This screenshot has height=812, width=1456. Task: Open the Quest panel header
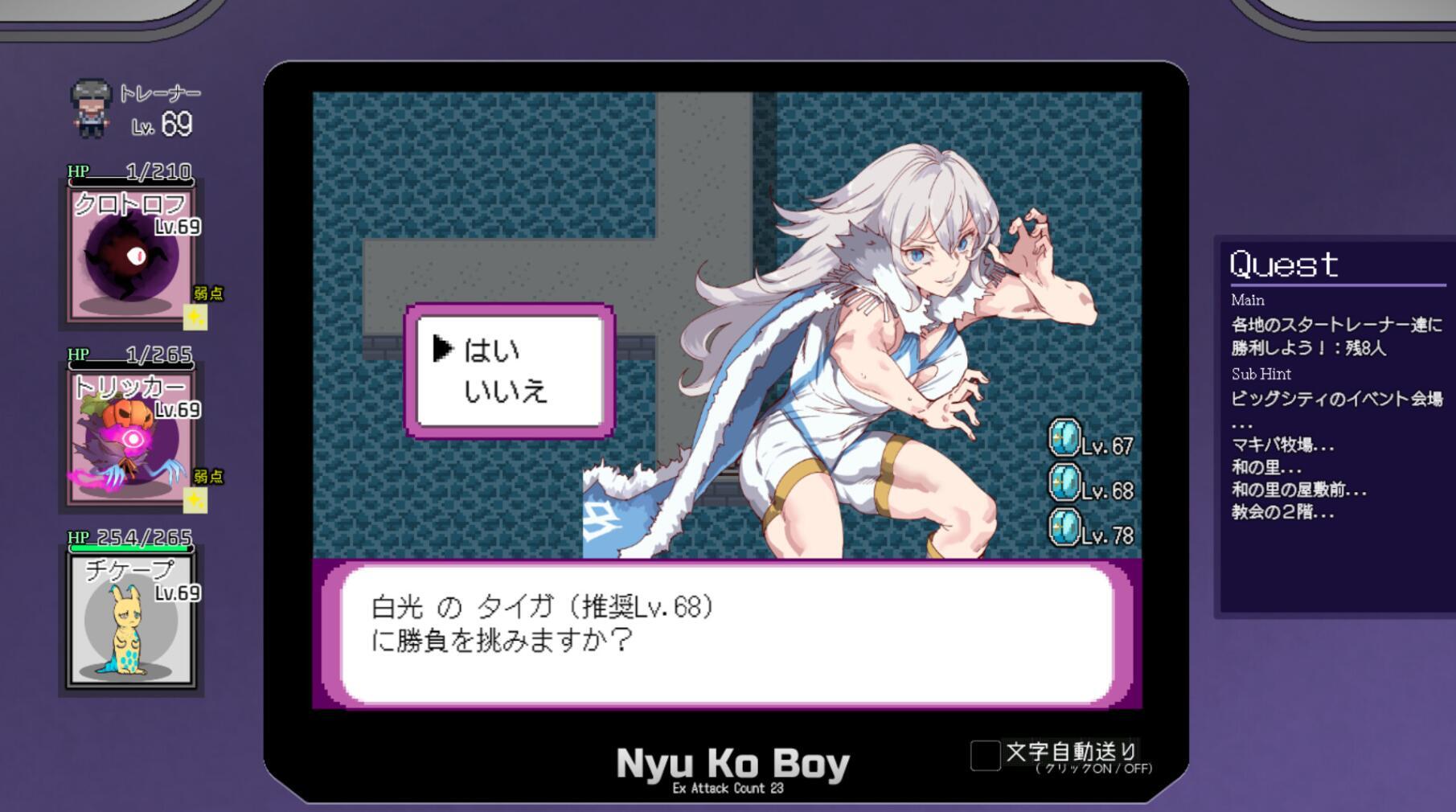[1284, 263]
